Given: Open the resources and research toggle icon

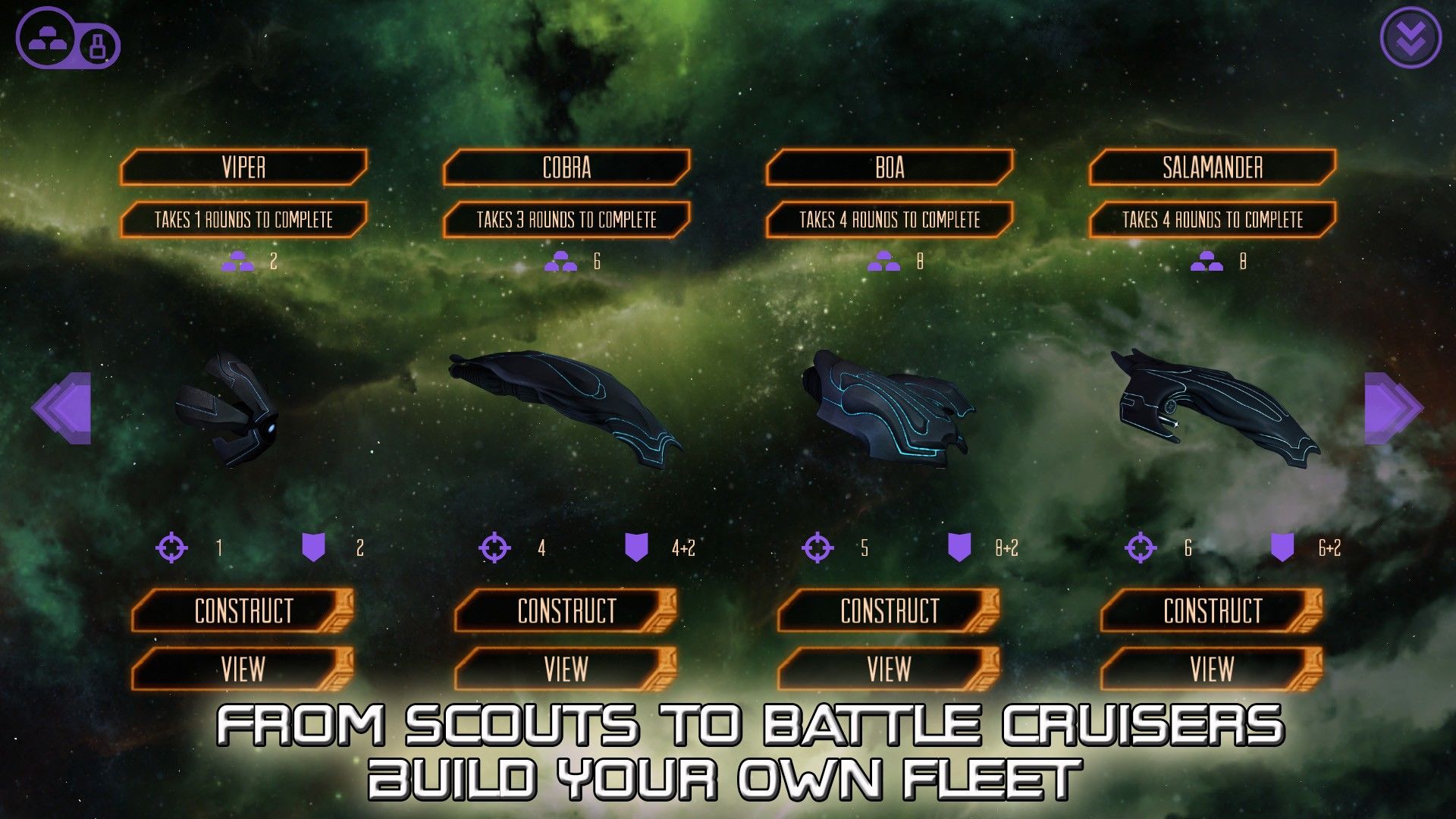Looking at the screenshot, I should [x=67, y=39].
